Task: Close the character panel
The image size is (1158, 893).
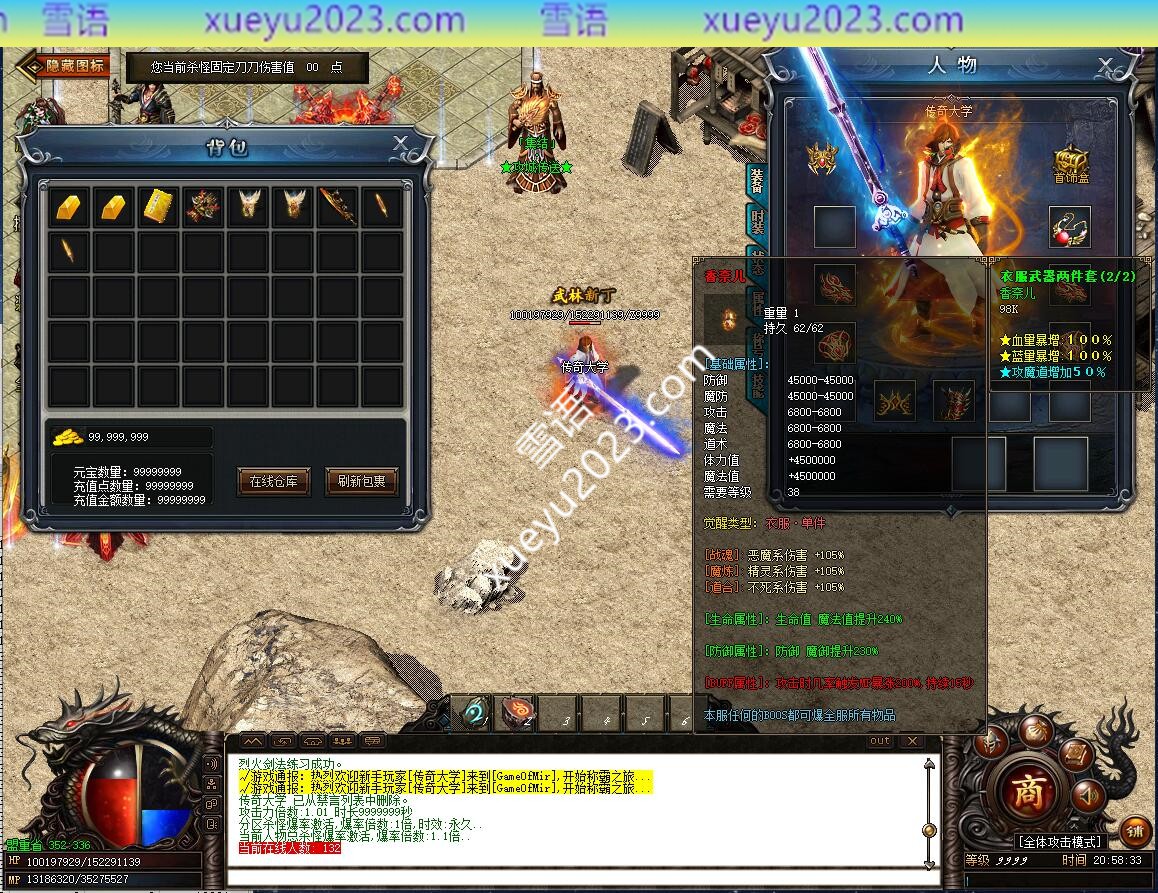Action: (1105, 66)
